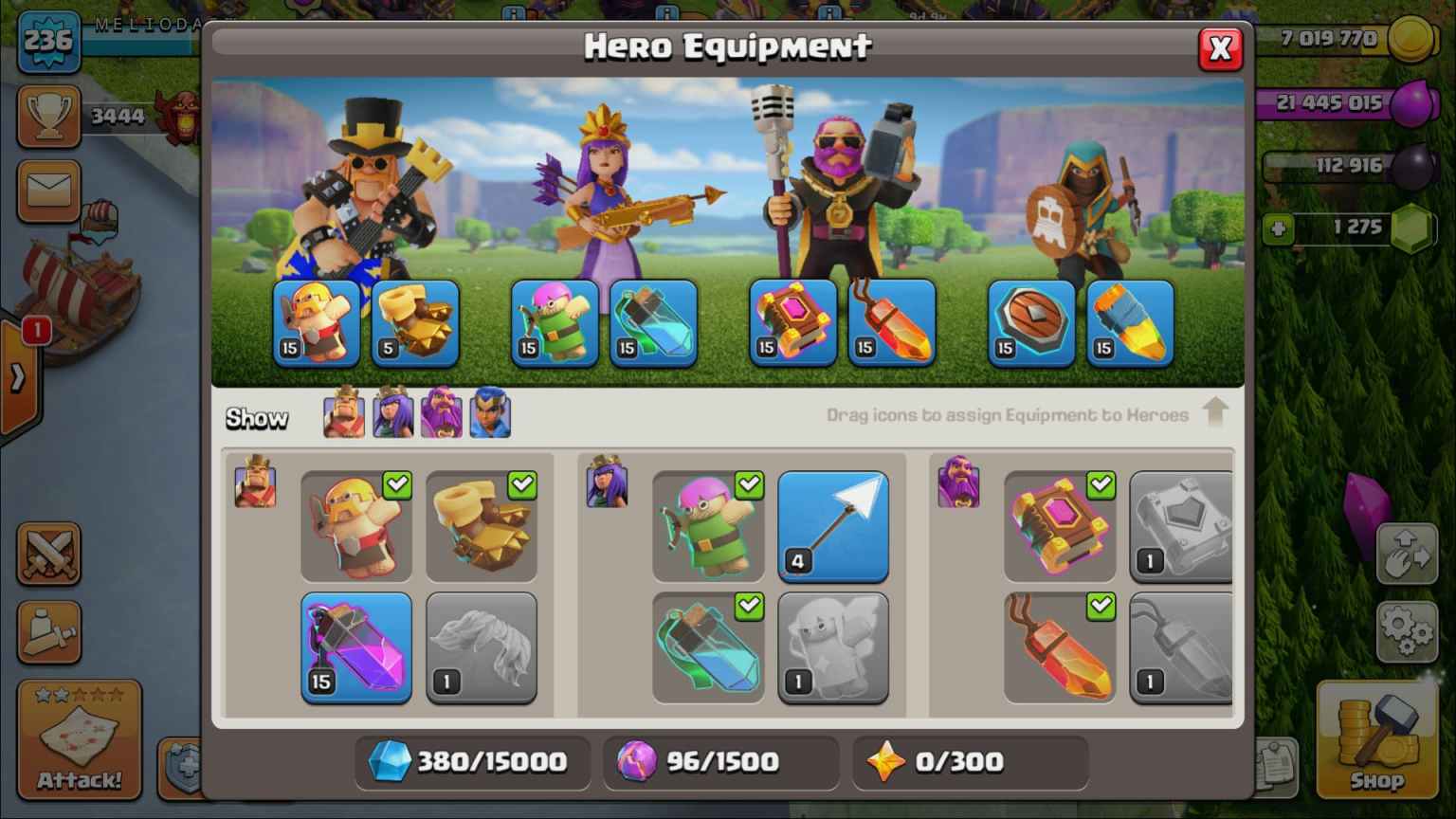Select the Earthquake Boots equipment
The width and height of the screenshot is (1456, 819).
coord(483,526)
